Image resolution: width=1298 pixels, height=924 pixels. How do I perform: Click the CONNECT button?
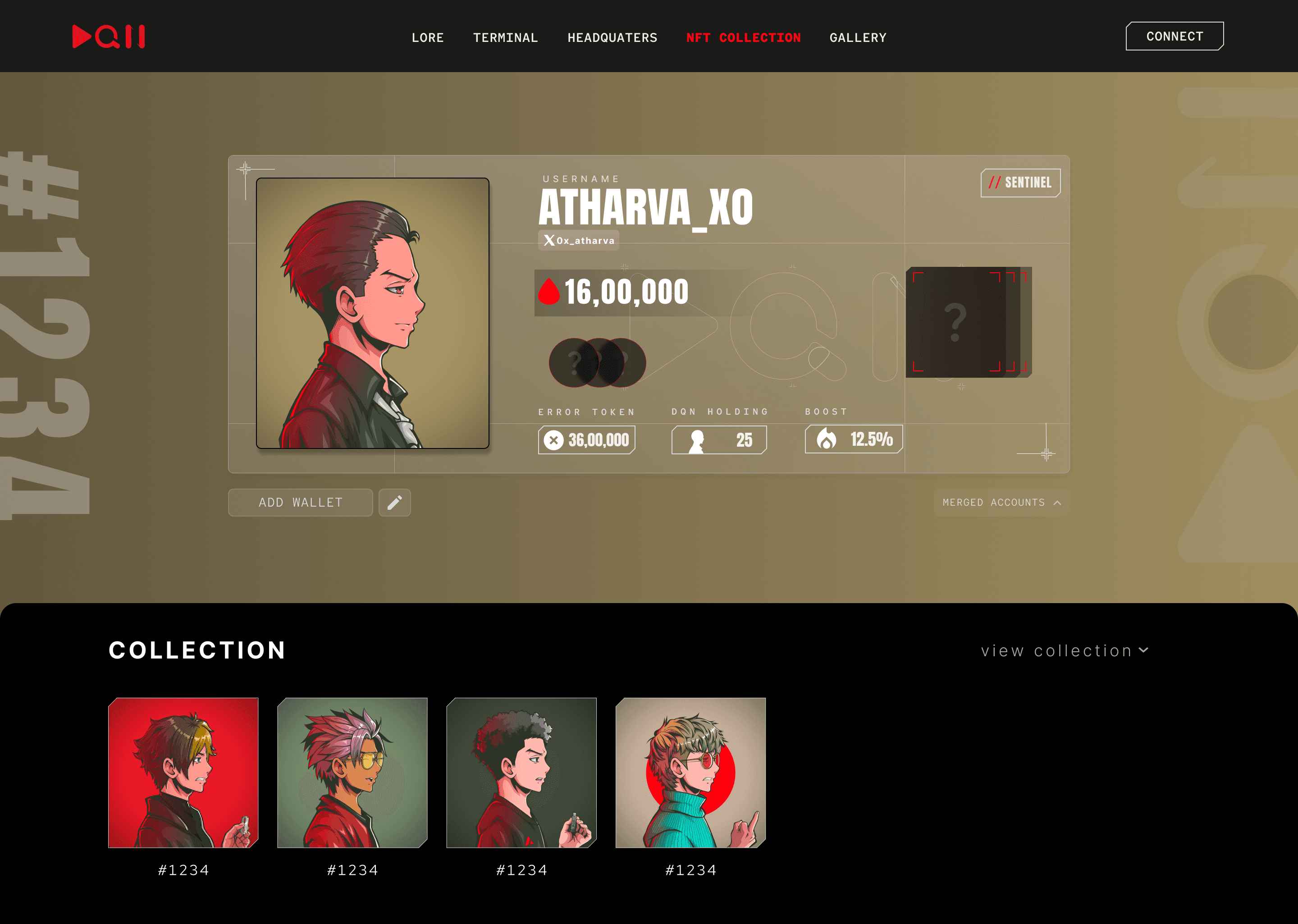click(x=1174, y=36)
